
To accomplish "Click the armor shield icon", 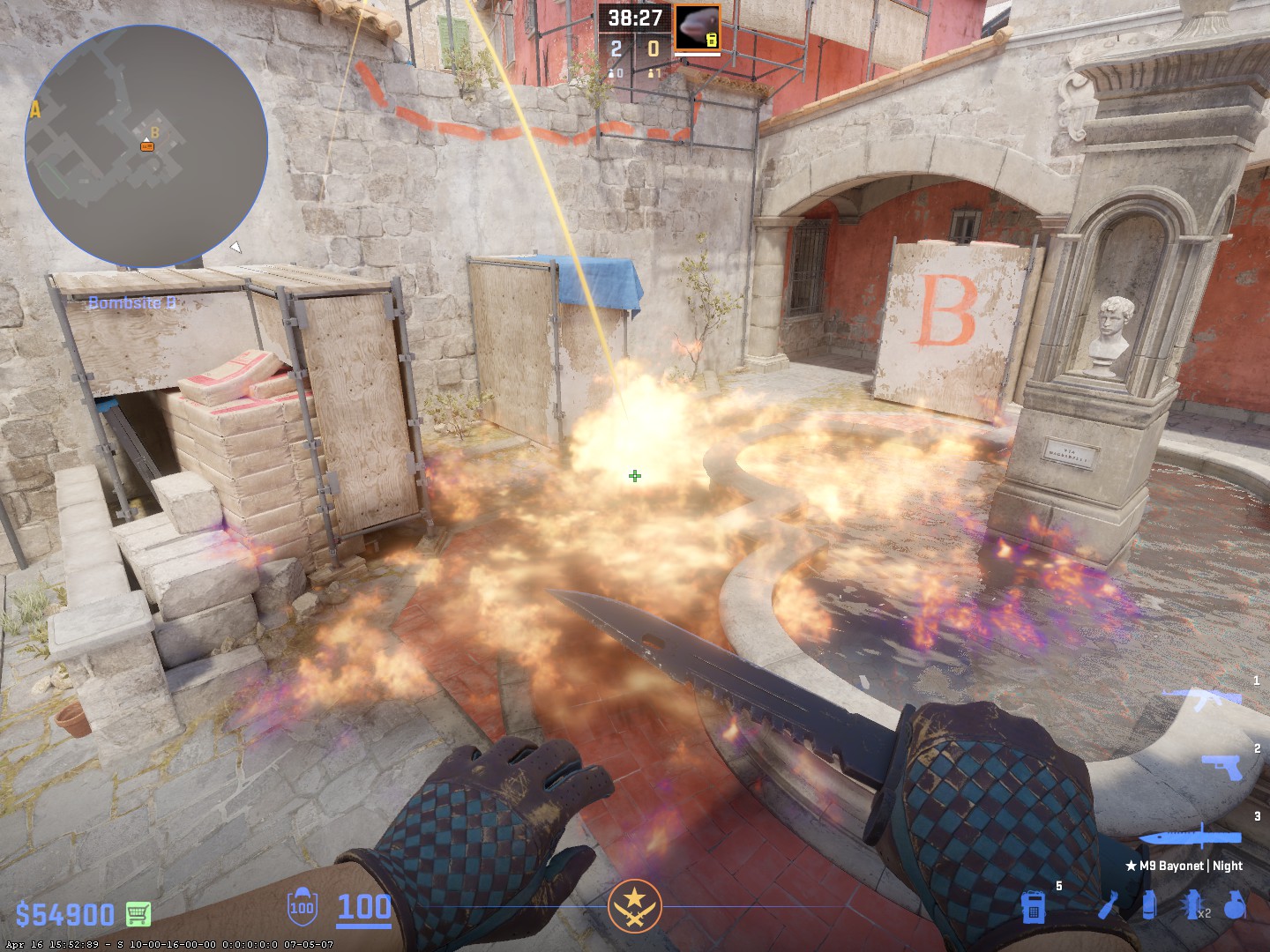I will [x=302, y=907].
